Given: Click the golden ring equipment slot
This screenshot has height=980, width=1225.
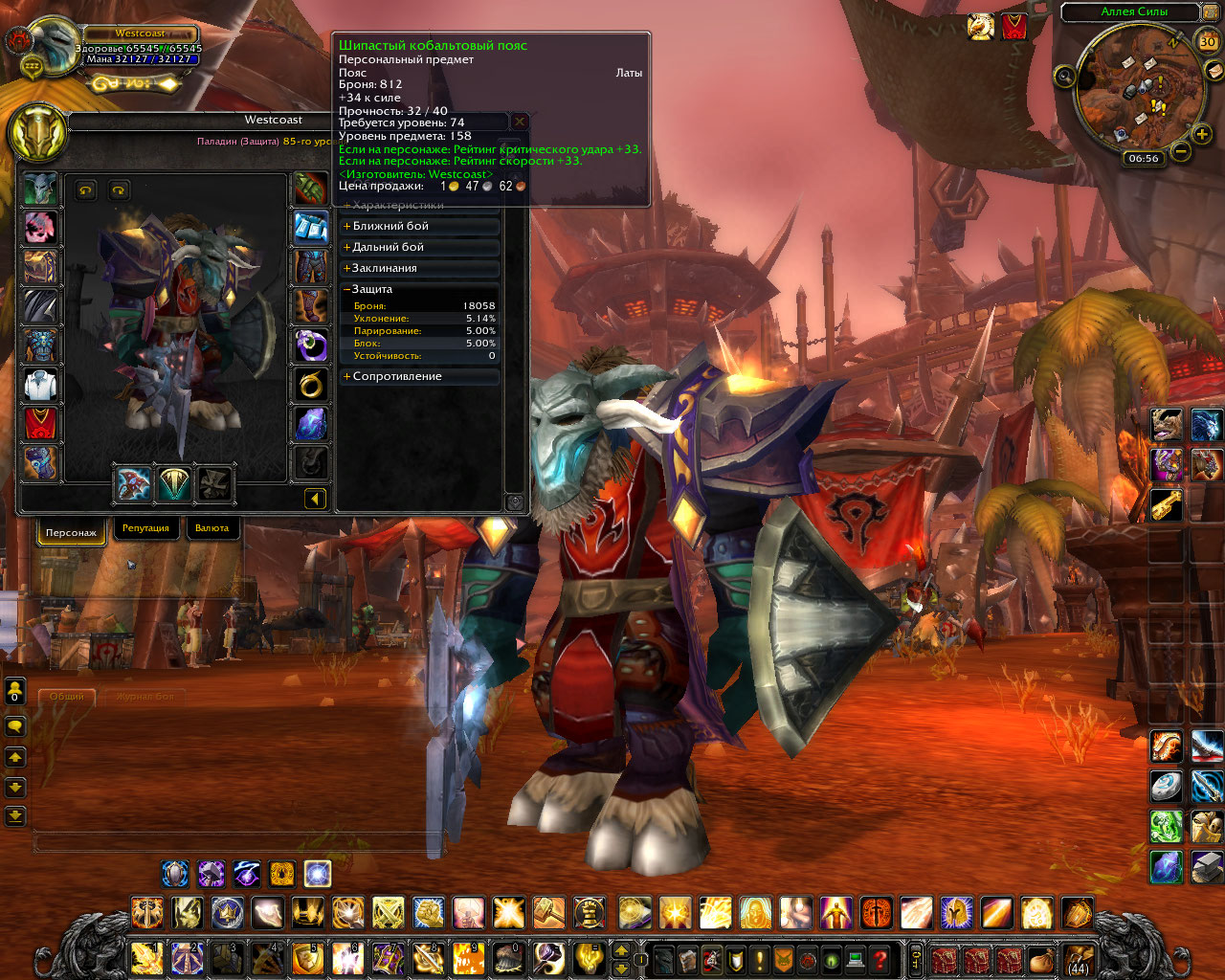Looking at the screenshot, I should (311, 385).
